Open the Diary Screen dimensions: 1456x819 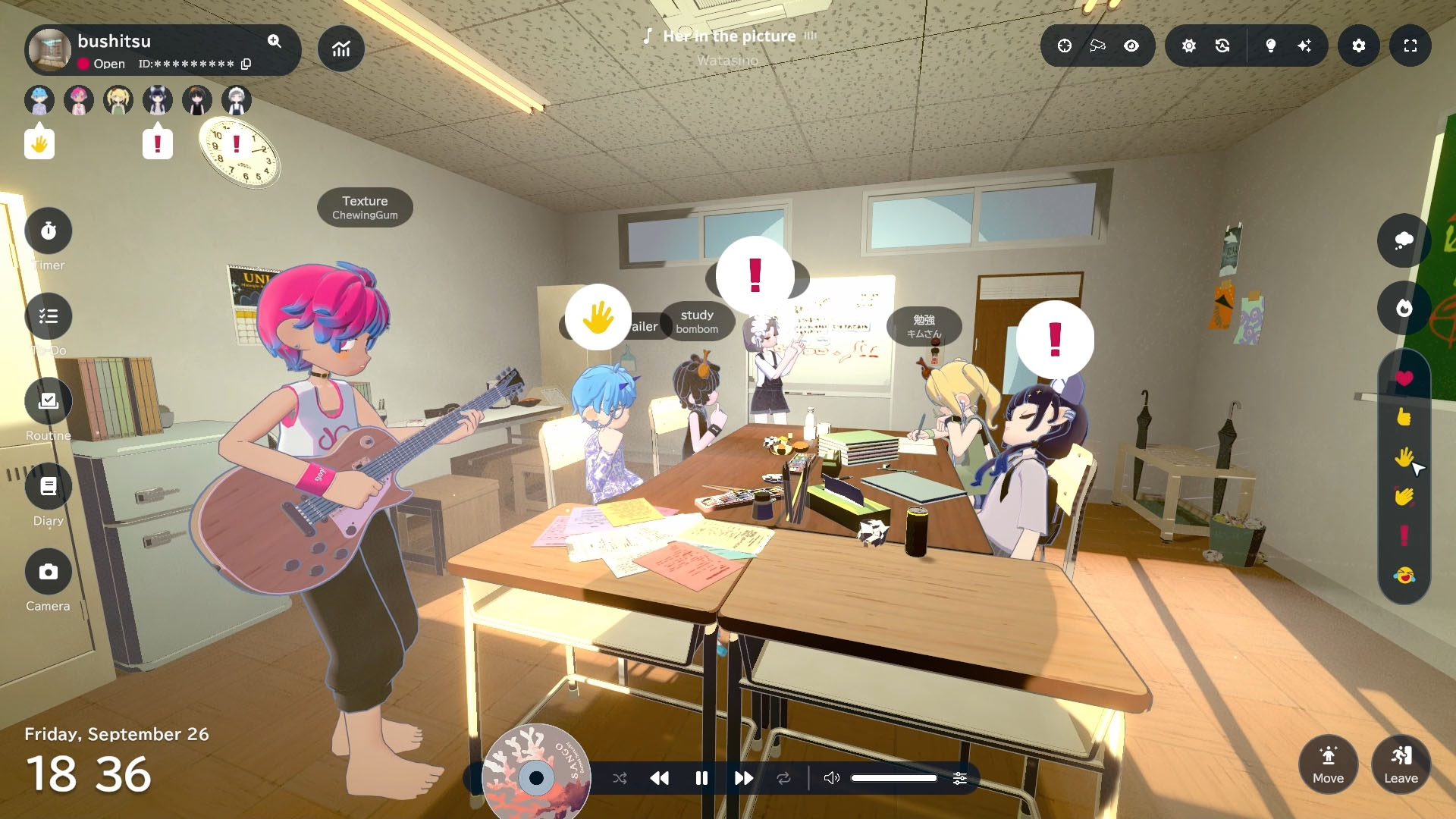coord(49,487)
